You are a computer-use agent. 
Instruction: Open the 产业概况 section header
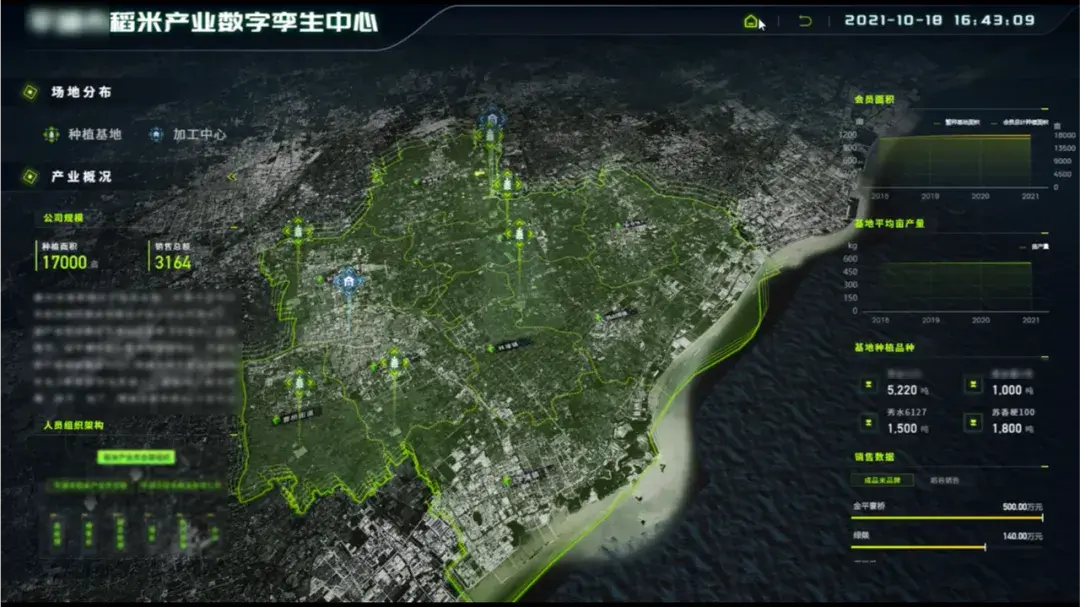tap(81, 177)
